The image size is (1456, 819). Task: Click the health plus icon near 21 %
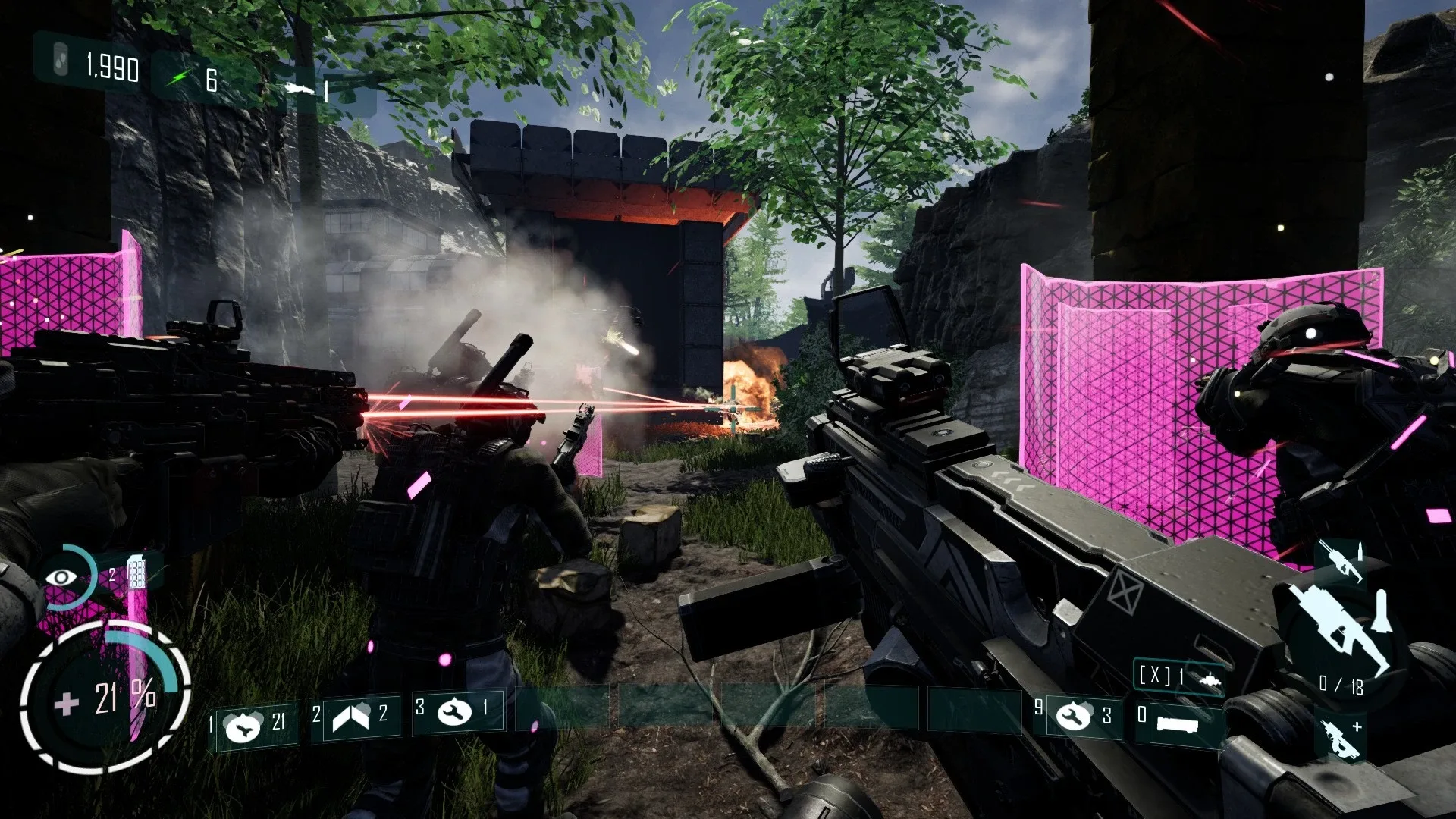point(67,701)
